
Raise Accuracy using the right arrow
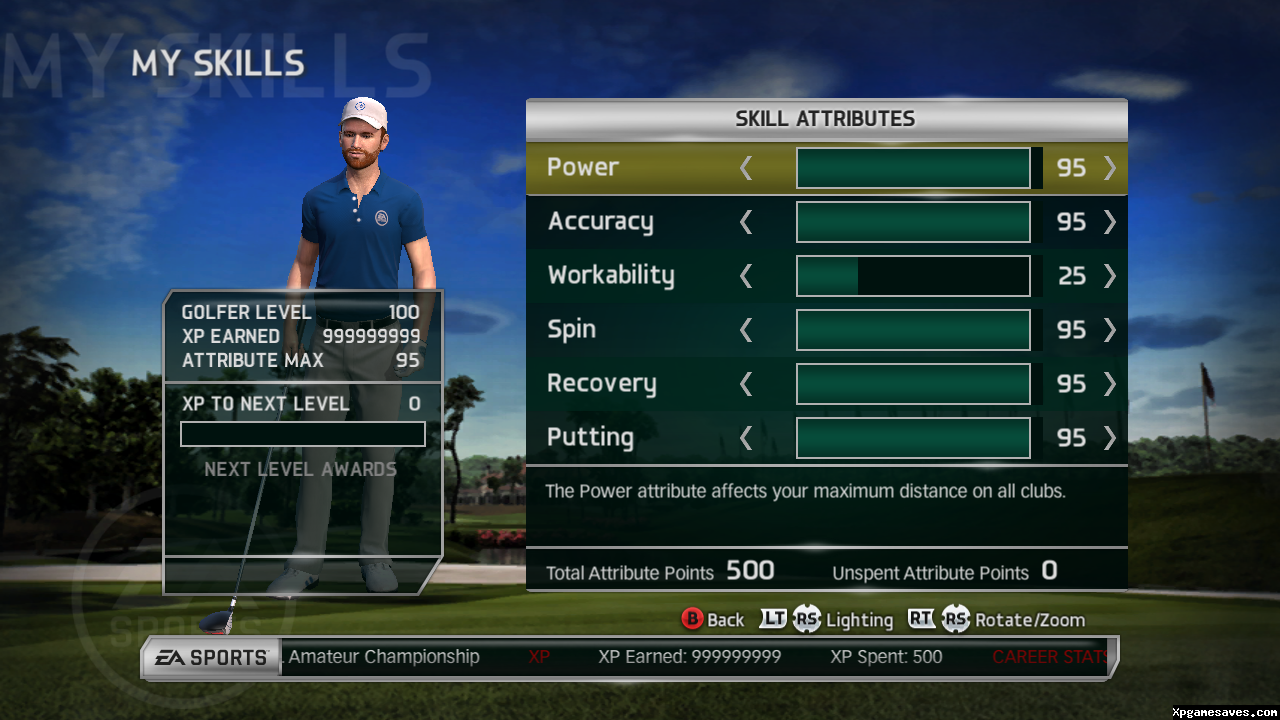pos(1109,222)
